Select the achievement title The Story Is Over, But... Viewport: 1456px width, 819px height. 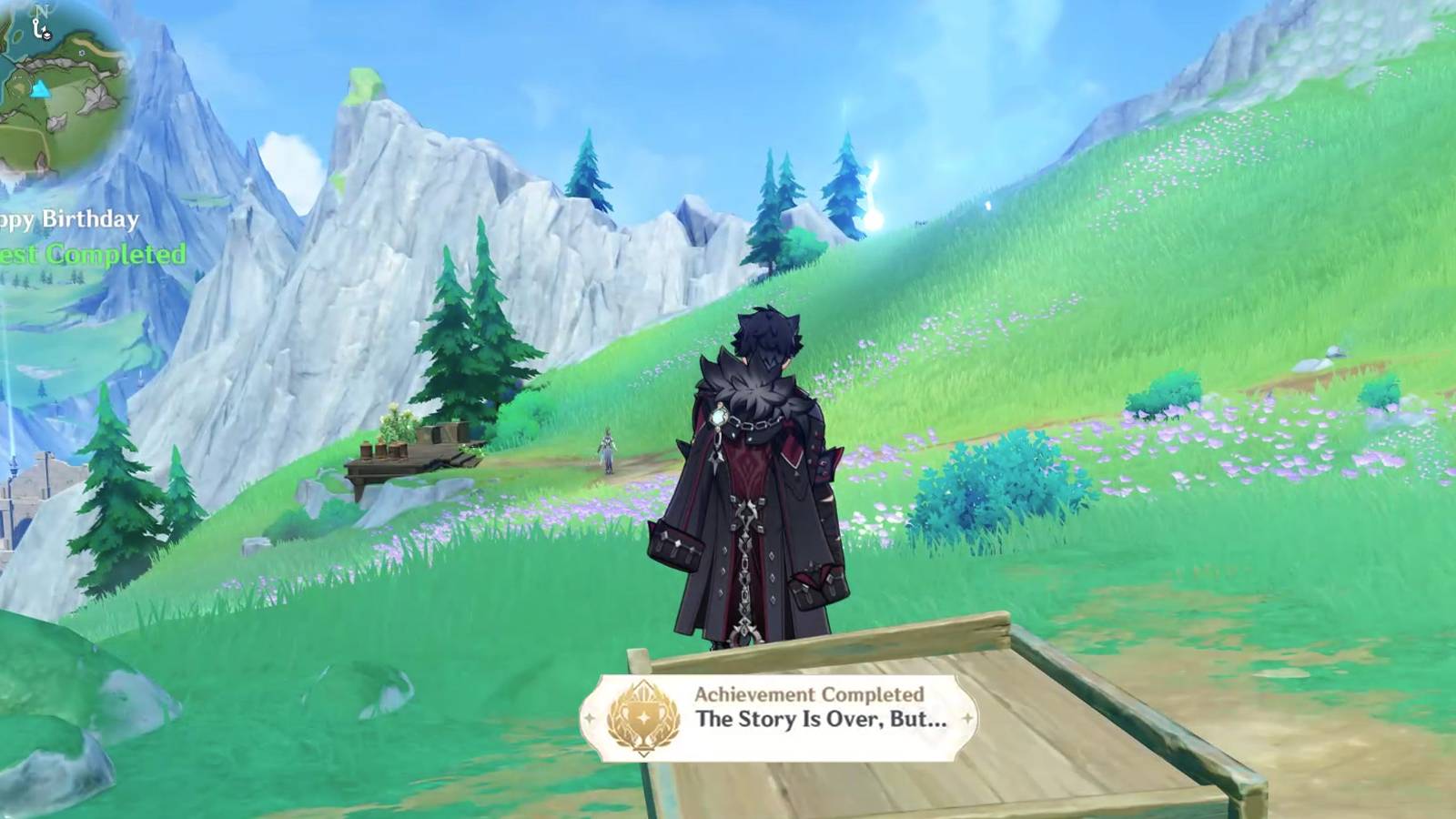[824, 722]
